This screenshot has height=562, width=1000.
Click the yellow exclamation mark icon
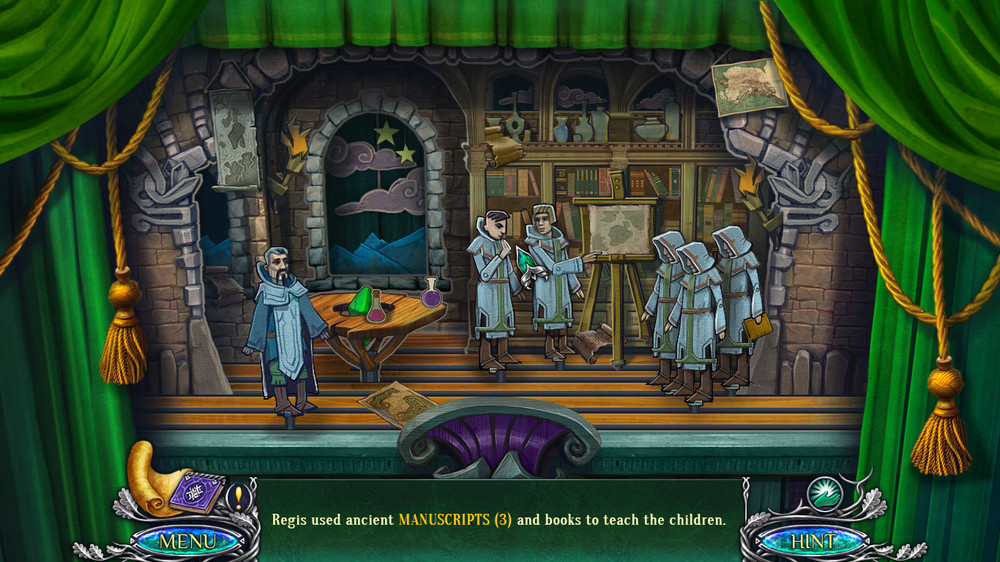pyautogui.click(x=238, y=496)
